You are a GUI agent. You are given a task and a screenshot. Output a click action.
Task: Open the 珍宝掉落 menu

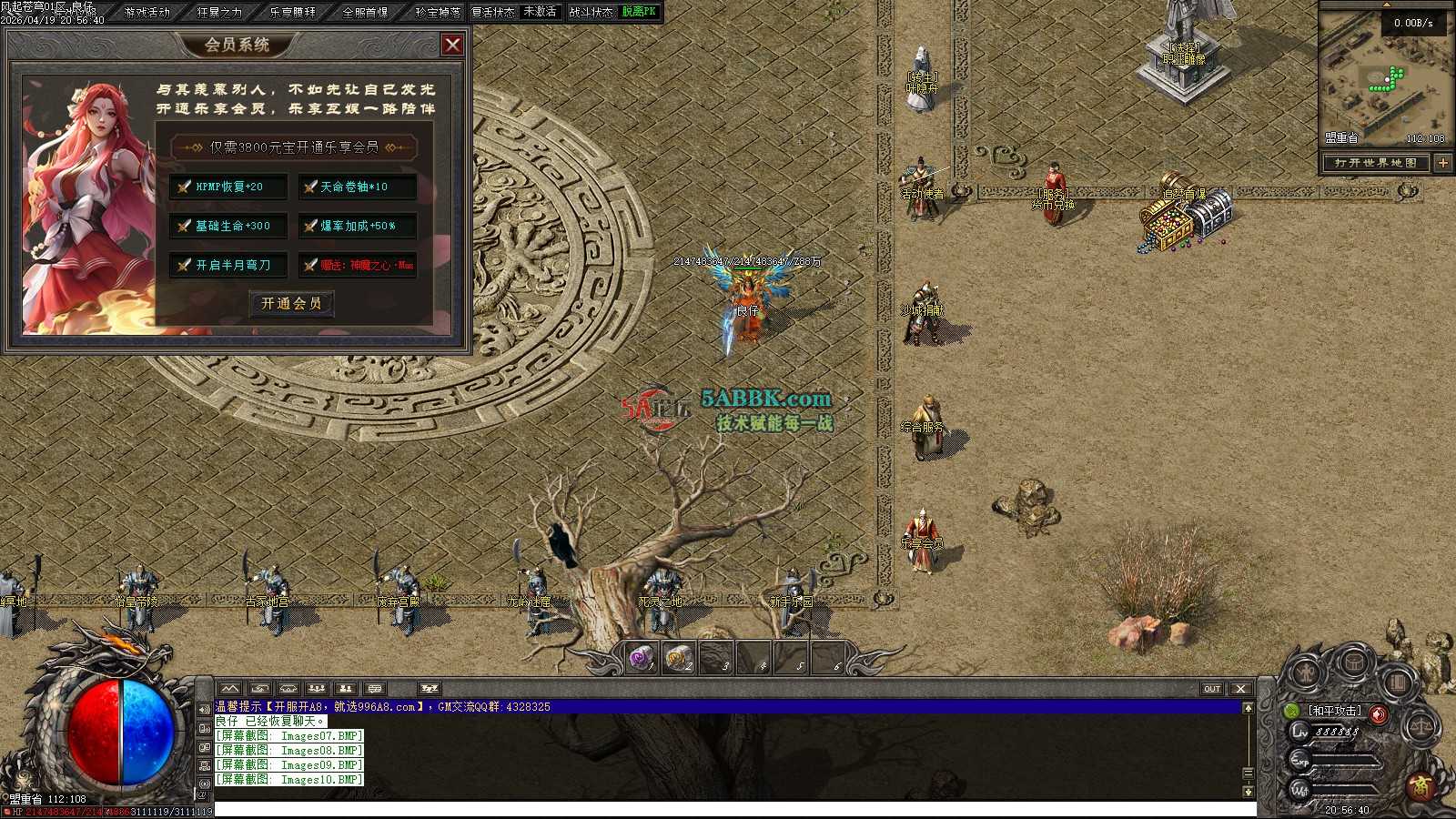click(x=438, y=12)
